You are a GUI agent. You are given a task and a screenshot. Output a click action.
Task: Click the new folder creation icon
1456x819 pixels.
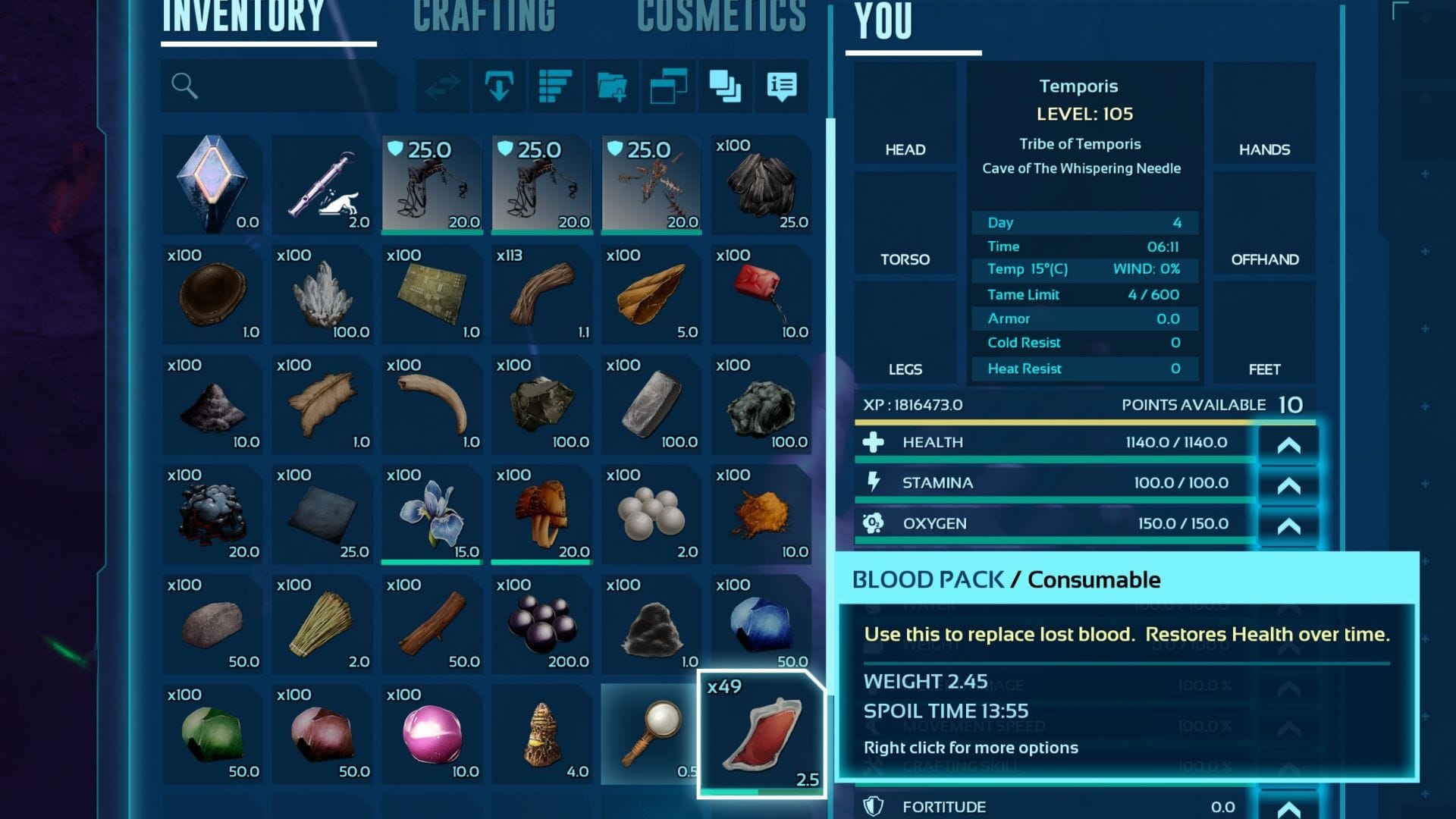[611, 86]
